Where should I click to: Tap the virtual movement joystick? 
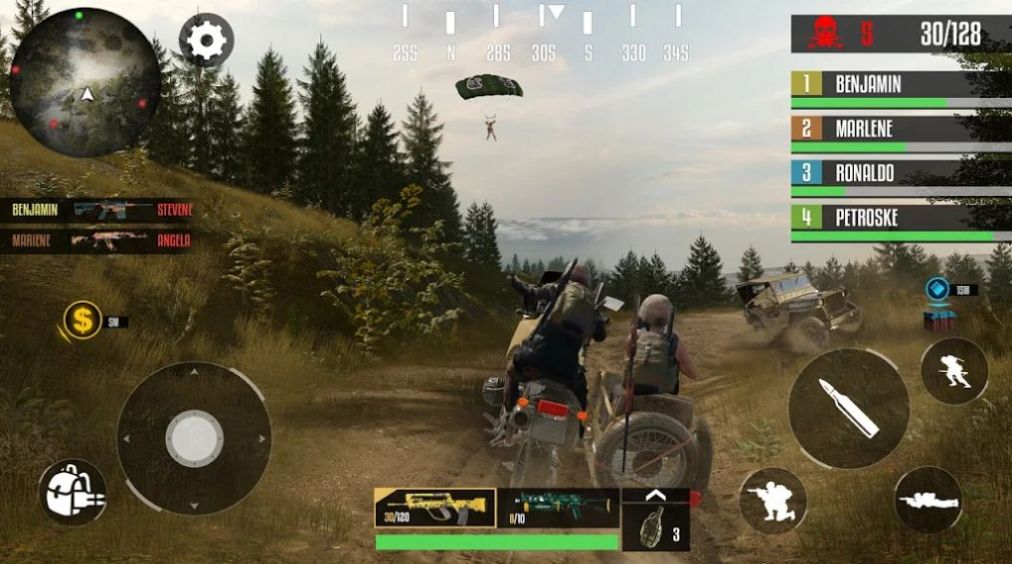pos(194,438)
